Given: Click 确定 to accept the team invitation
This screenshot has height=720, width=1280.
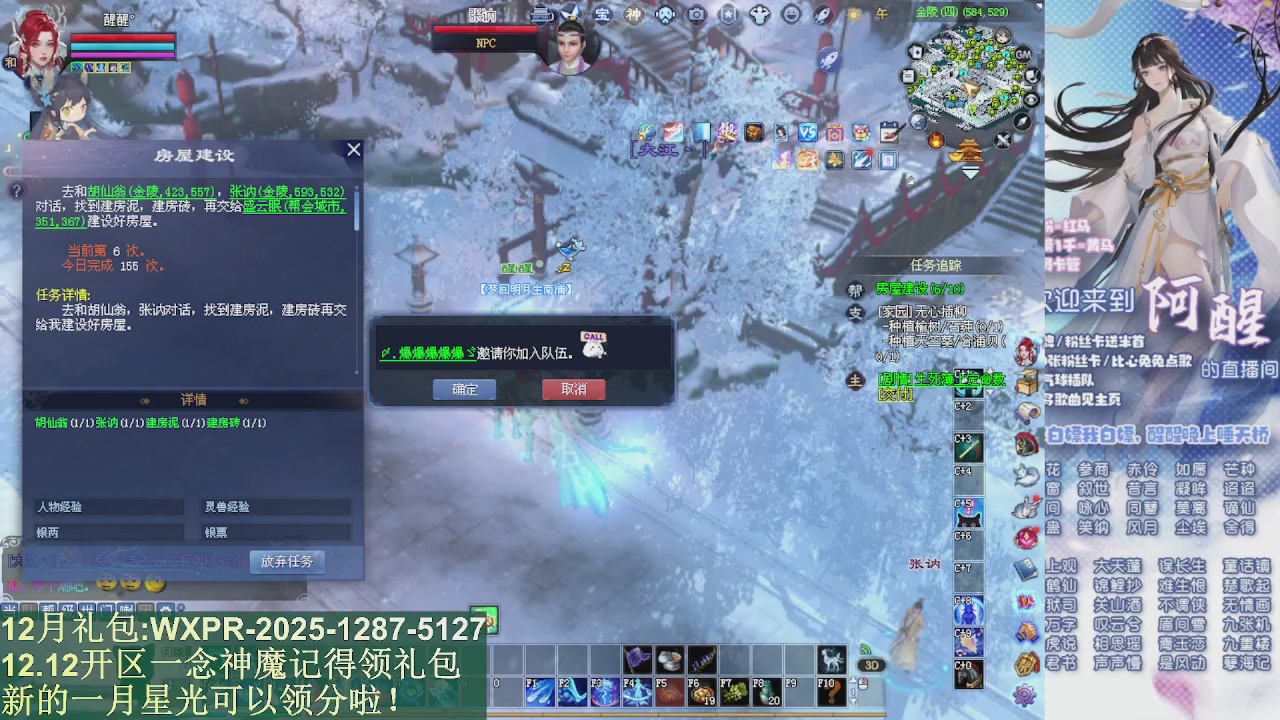Looking at the screenshot, I should tap(465, 390).
